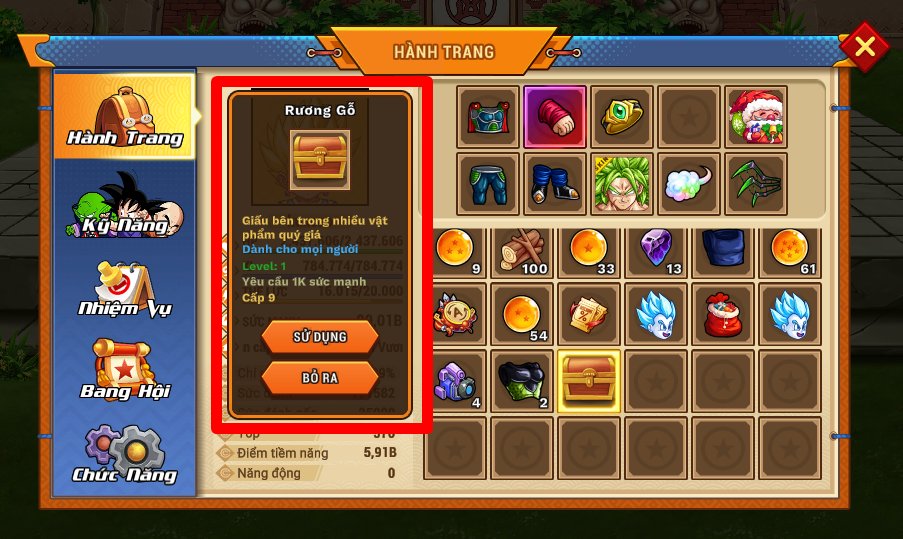Image resolution: width=903 pixels, height=539 pixels.
Task: Click the purple camera item
Action: point(457,381)
